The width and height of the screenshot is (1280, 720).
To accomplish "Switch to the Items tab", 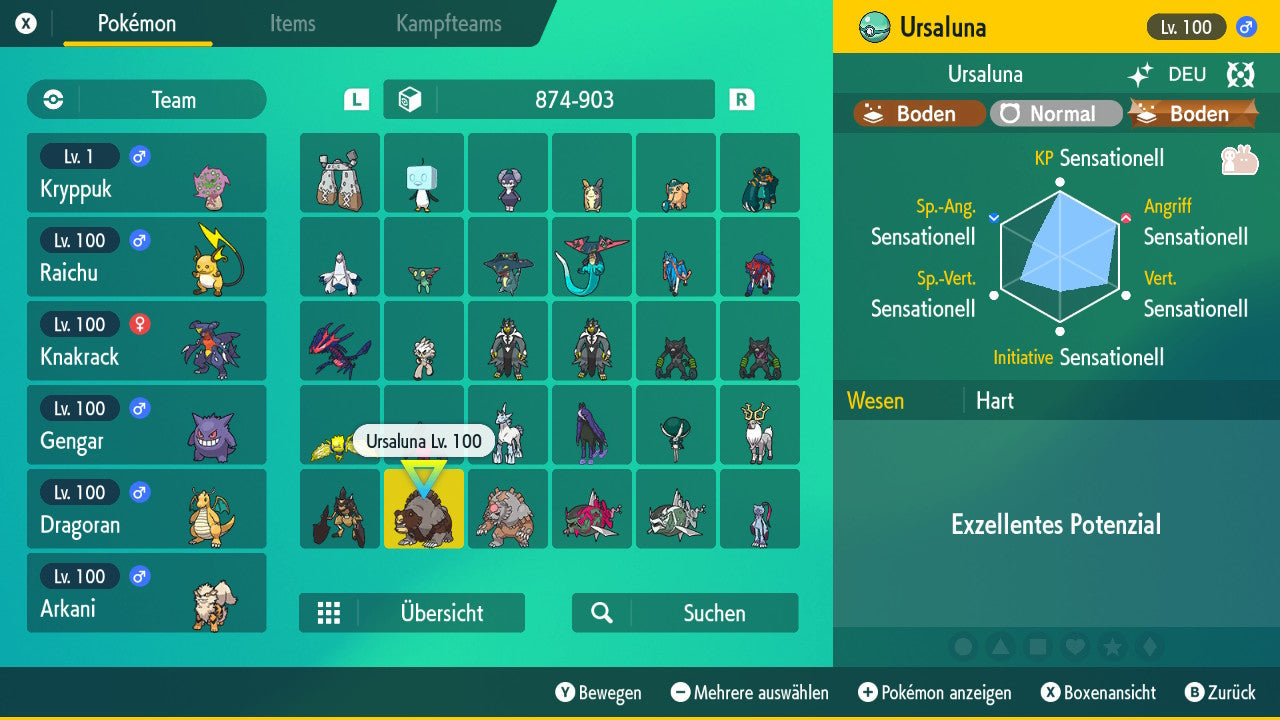I will click(292, 25).
